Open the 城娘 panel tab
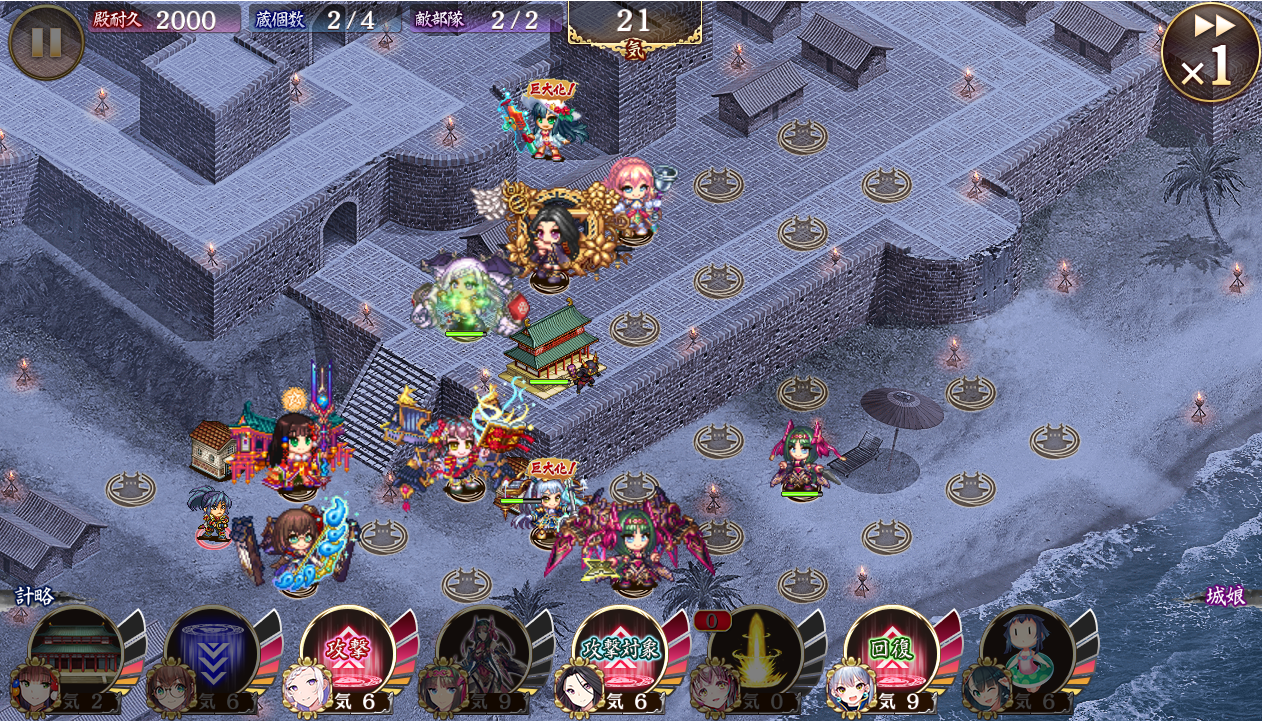 pos(1224,597)
